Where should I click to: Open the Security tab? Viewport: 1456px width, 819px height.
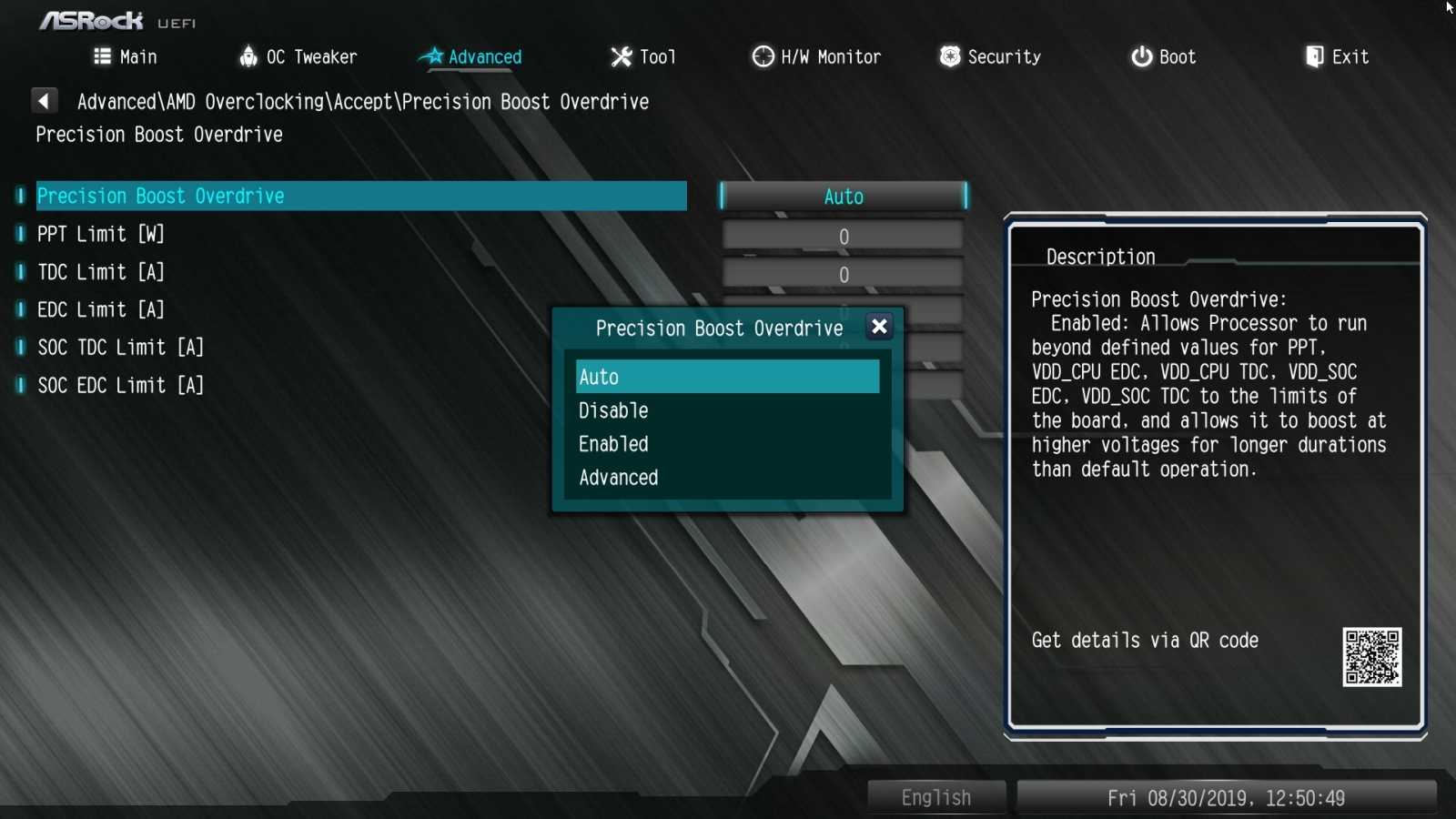[x=990, y=57]
